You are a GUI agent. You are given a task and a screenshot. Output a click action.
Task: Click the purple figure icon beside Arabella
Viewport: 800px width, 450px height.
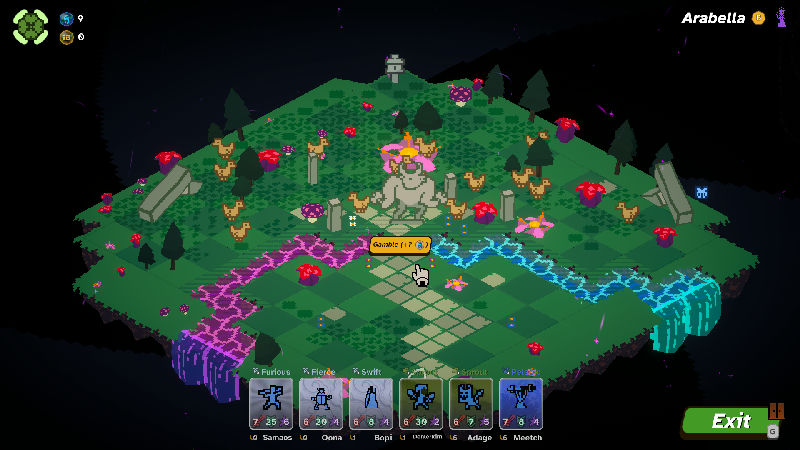pyautogui.click(x=780, y=17)
